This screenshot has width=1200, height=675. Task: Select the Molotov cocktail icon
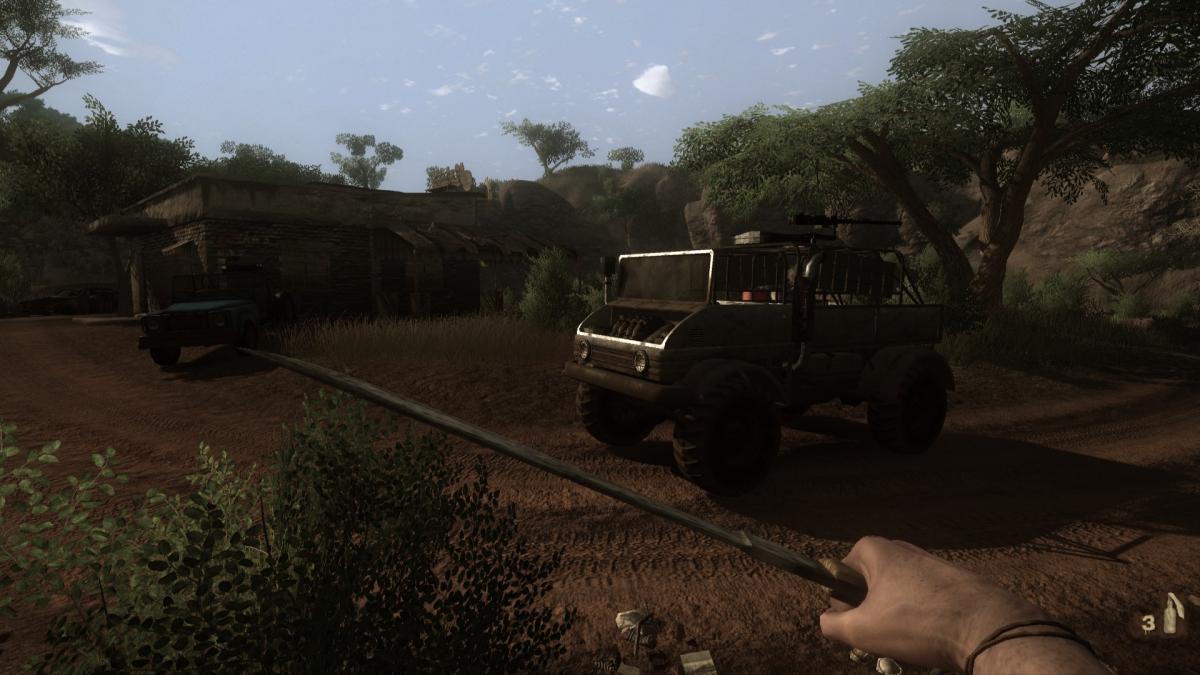click(x=1169, y=614)
